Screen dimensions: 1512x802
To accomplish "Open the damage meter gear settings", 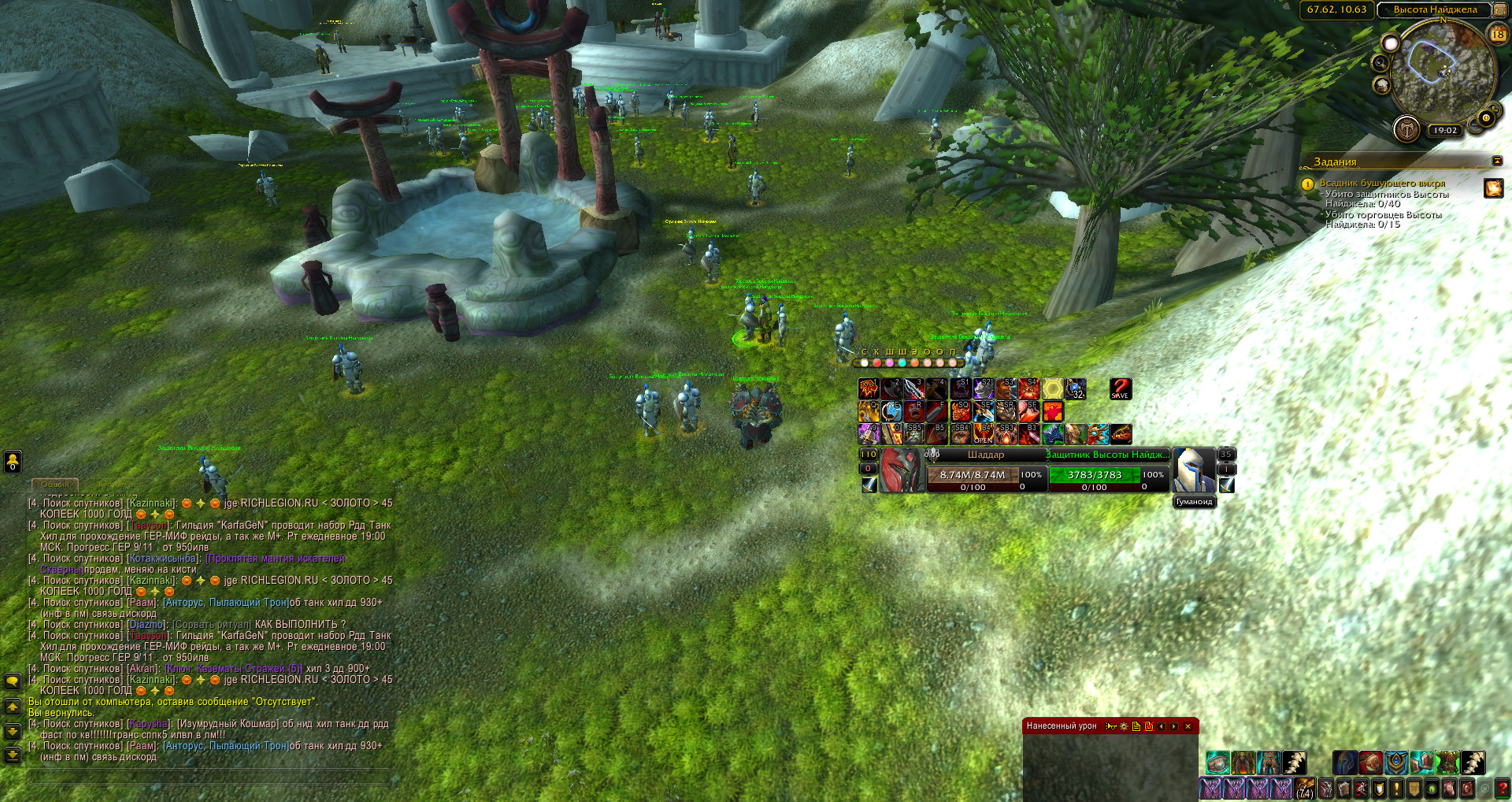I will coord(1124,726).
